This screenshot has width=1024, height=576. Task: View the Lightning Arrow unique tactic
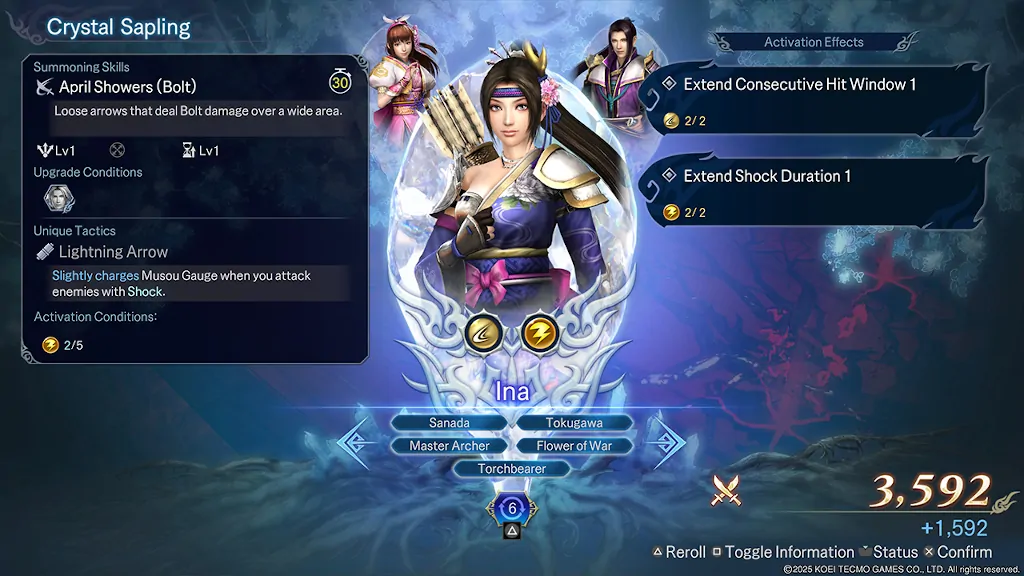point(112,252)
